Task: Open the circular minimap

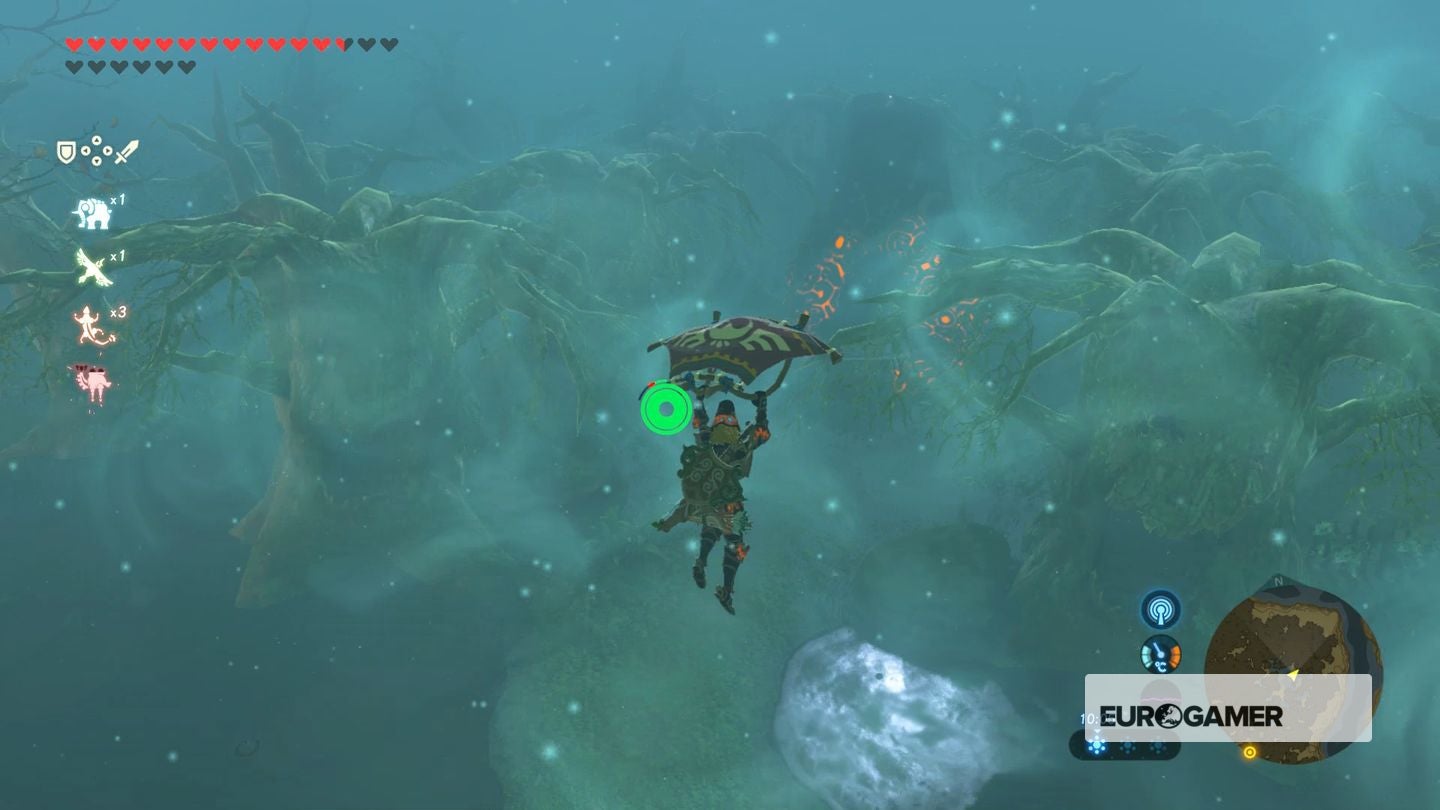Action: [1293, 650]
